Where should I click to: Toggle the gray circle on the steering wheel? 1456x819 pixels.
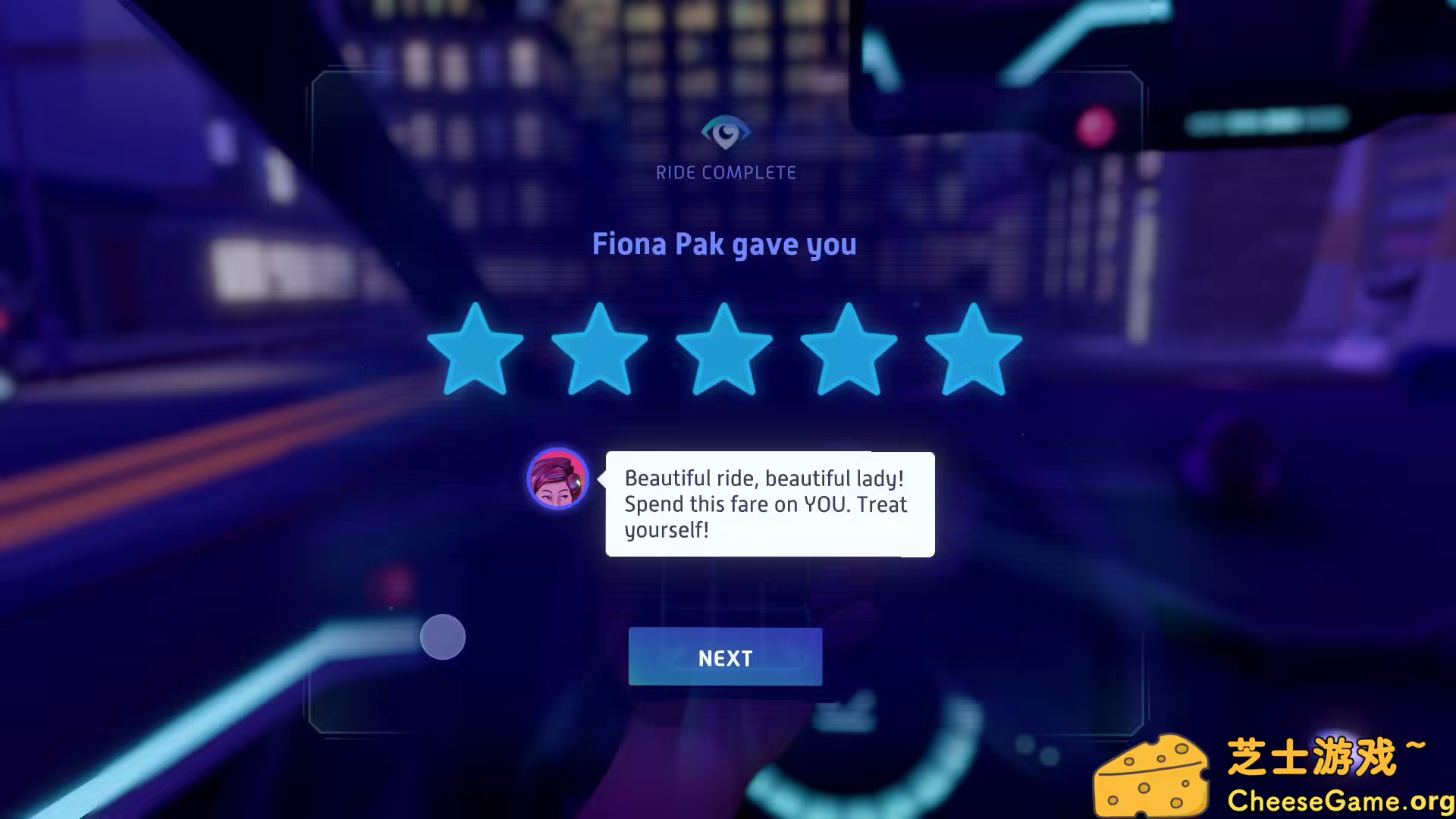(x=443, y=638)
